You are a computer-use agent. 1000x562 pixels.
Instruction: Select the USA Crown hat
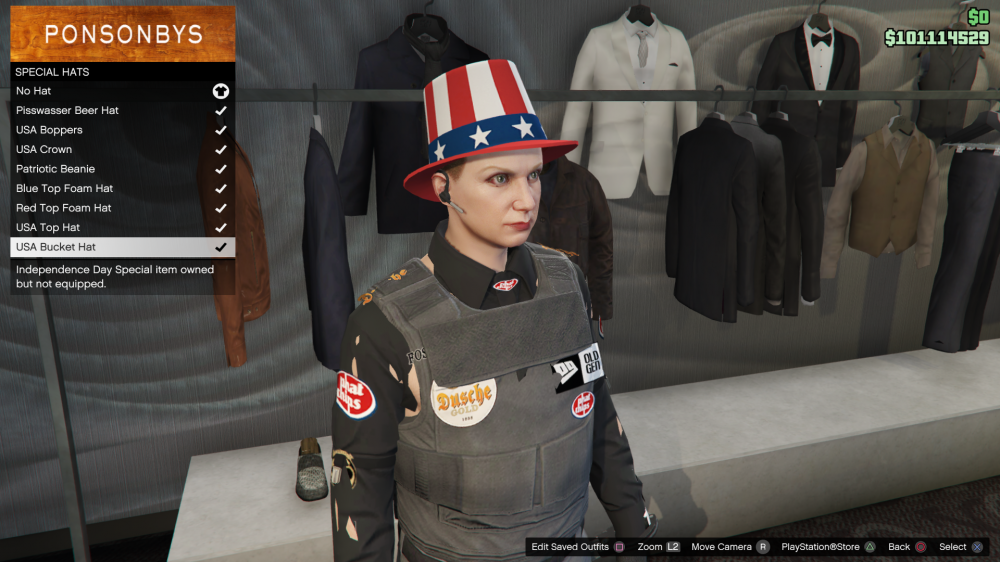pos(122,149)
